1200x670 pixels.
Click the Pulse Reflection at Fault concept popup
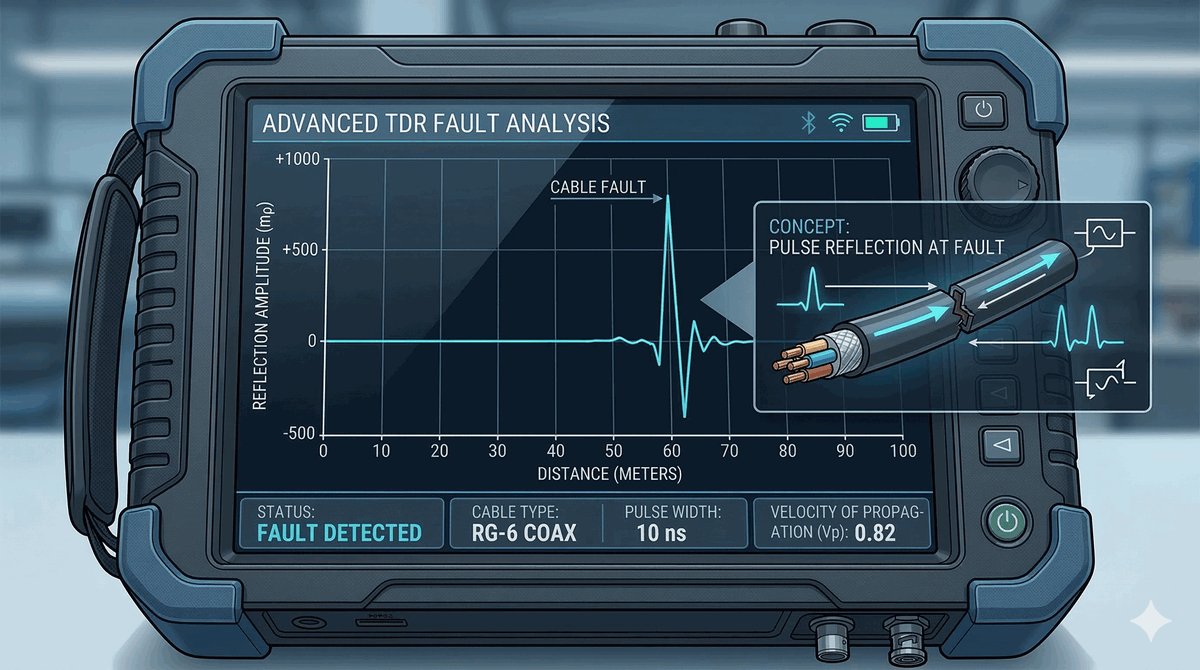pyautogui.click(x=950, y=306)
